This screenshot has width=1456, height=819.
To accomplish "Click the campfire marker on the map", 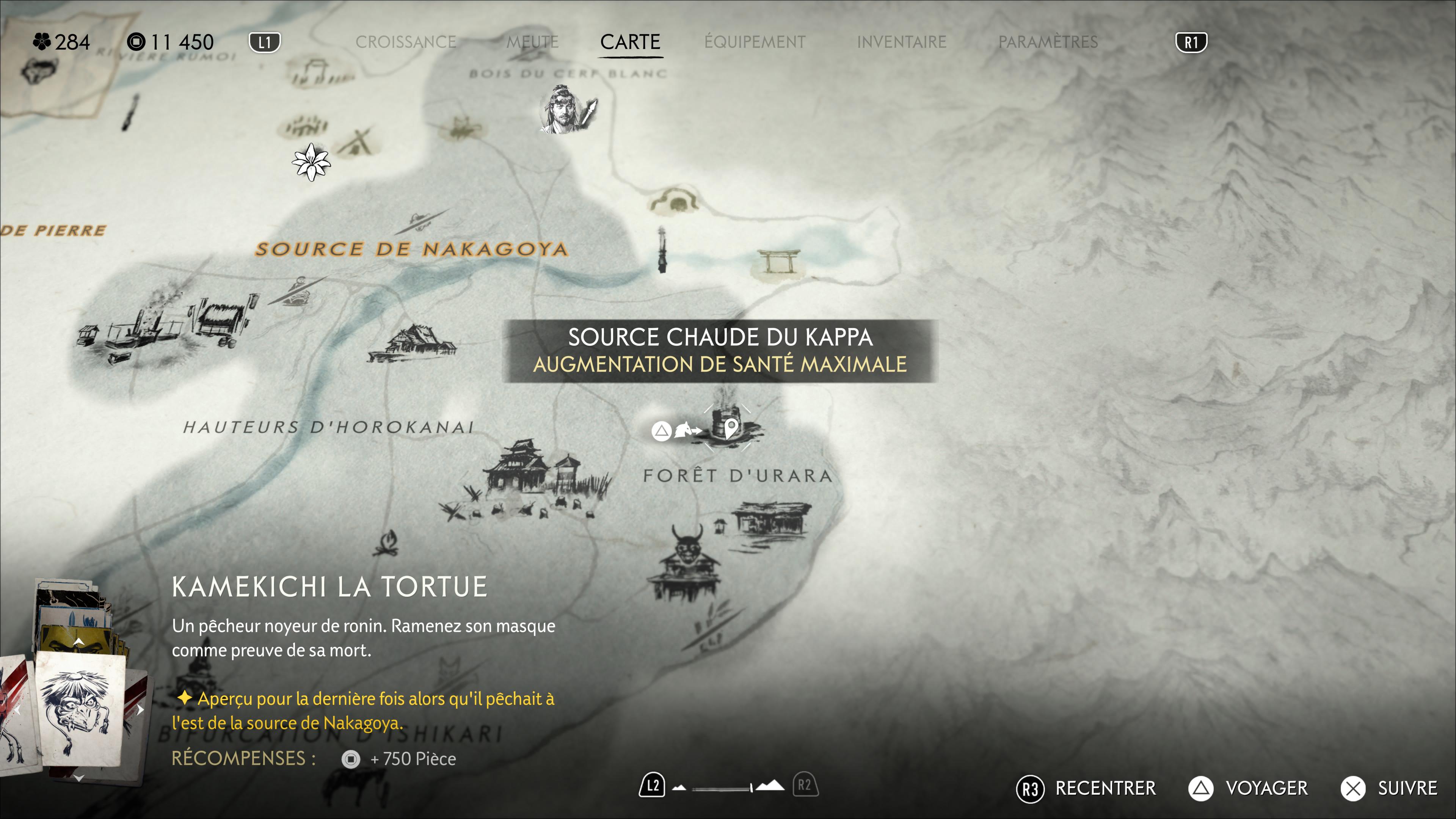I will click(387, 543).
